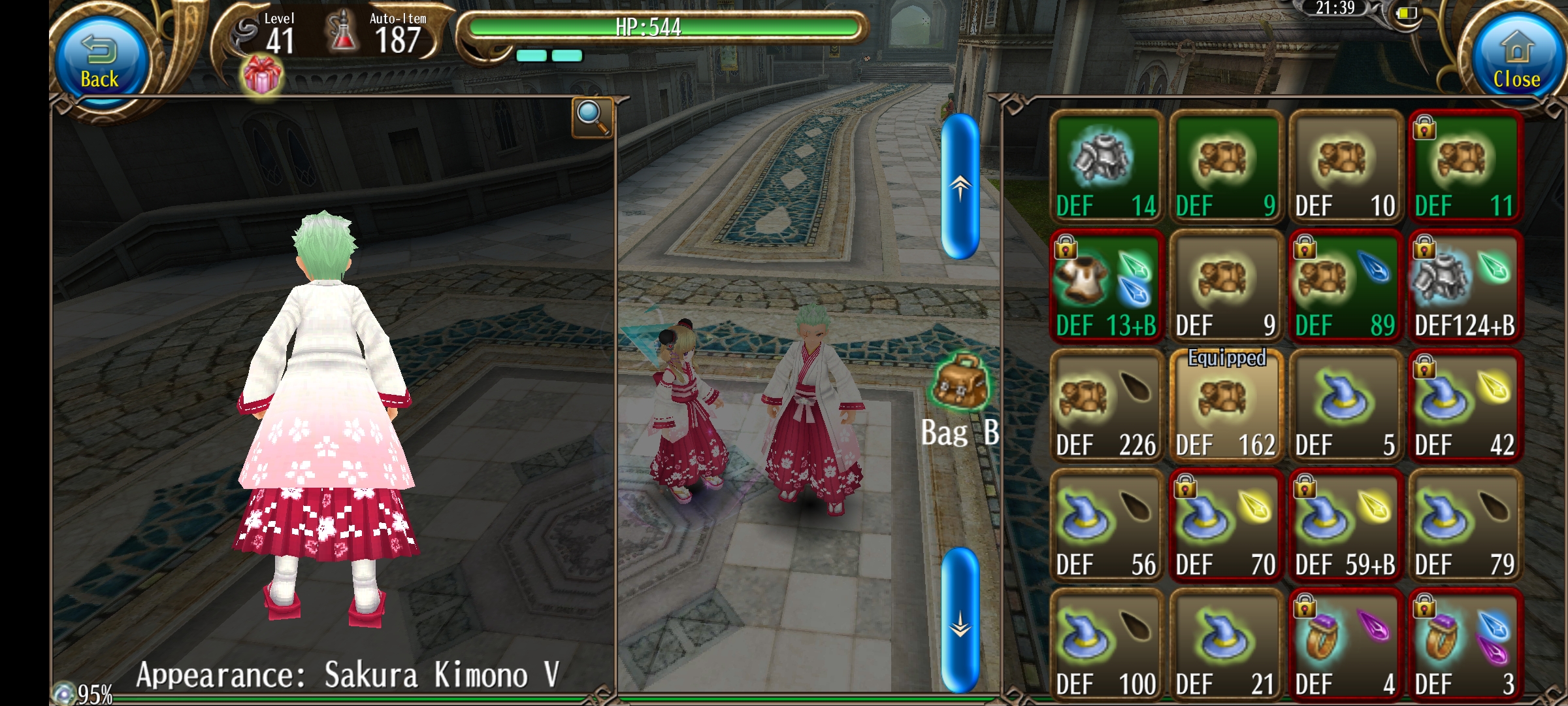Switch to Bag B
This screenshot has width=1568, height=706.
point(960,400)
